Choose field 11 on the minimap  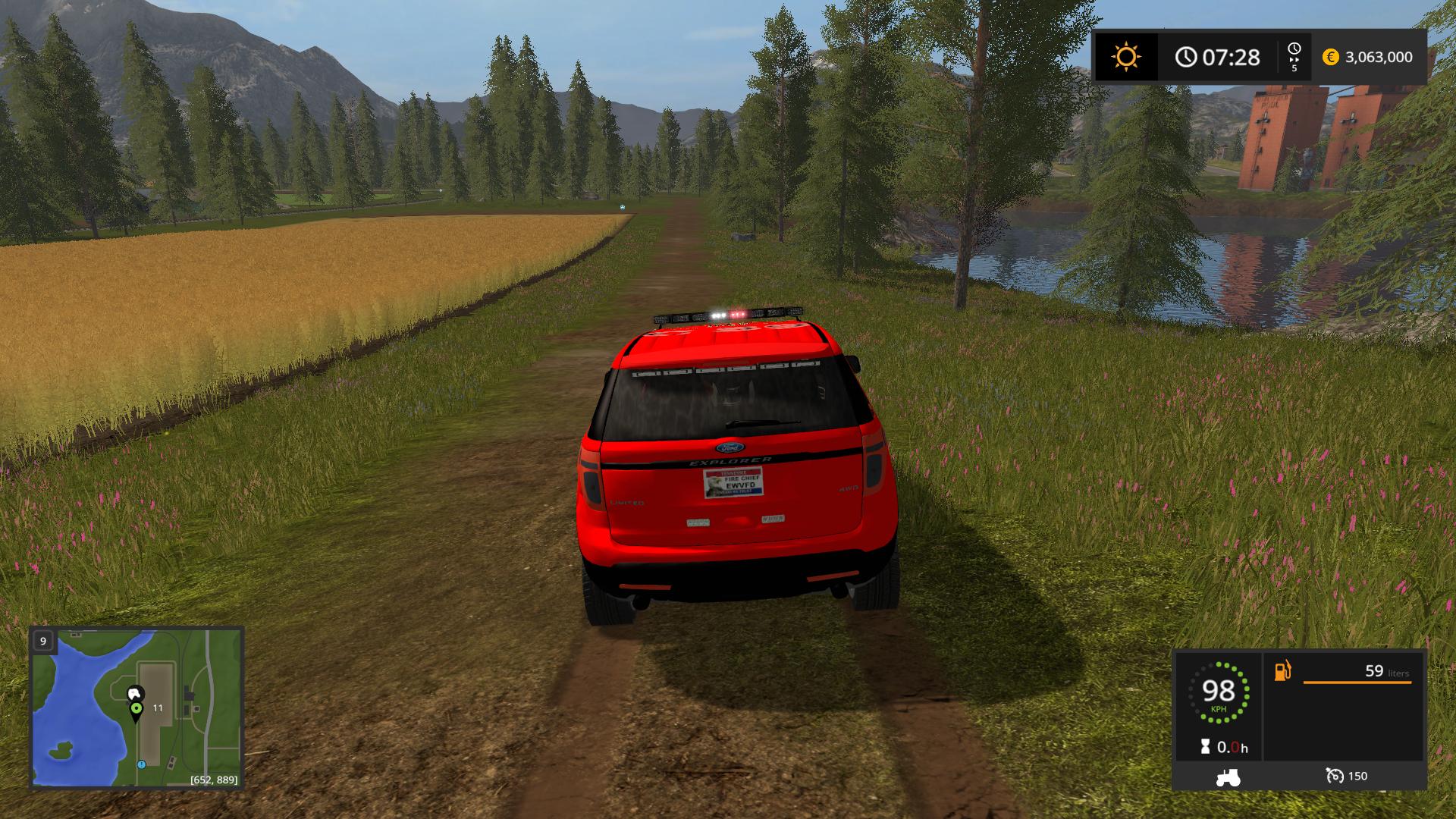(x=158, y=708)
